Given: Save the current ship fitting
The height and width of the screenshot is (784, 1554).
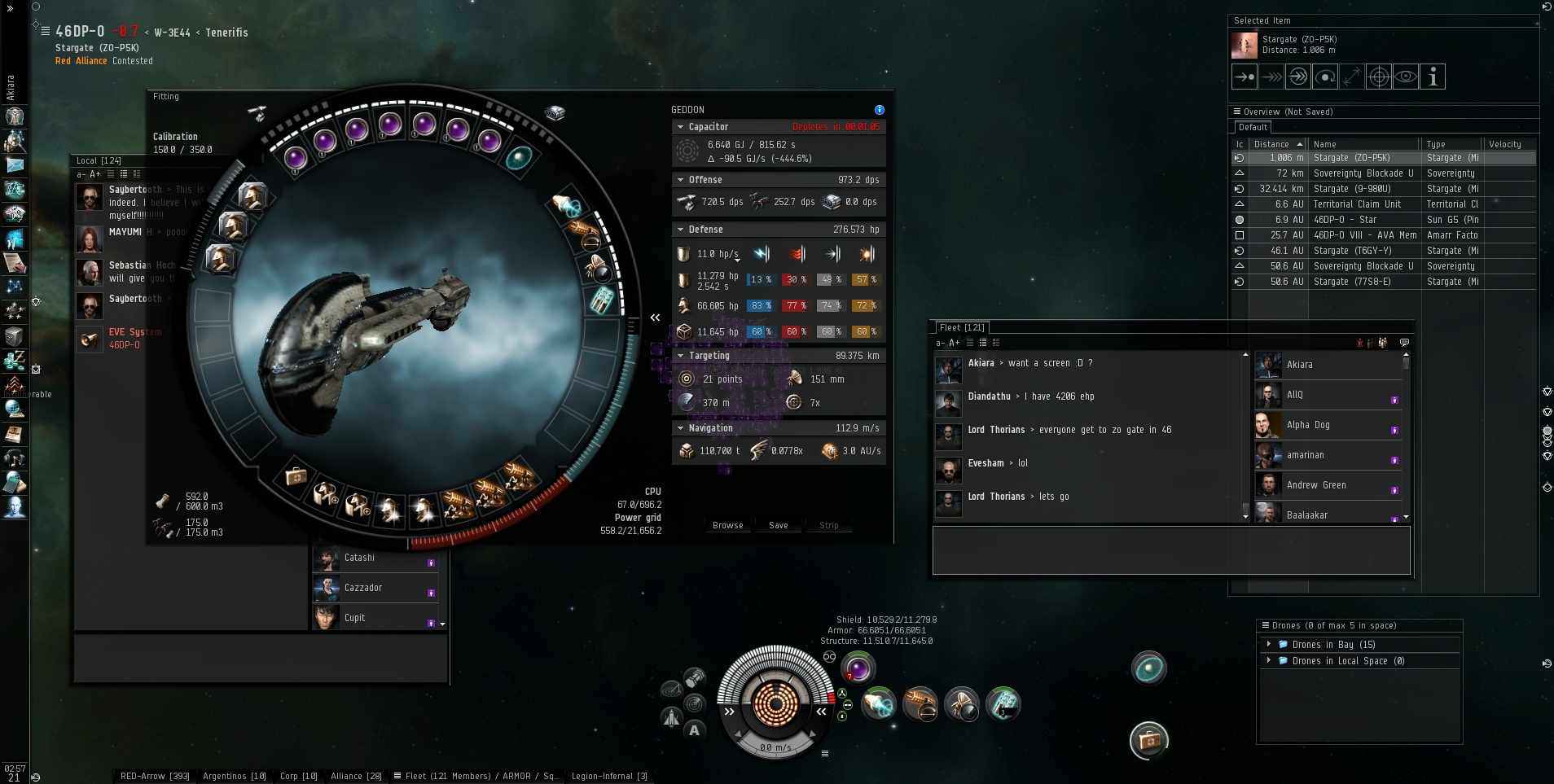Looking at the screenshot, I should point(778,525).
